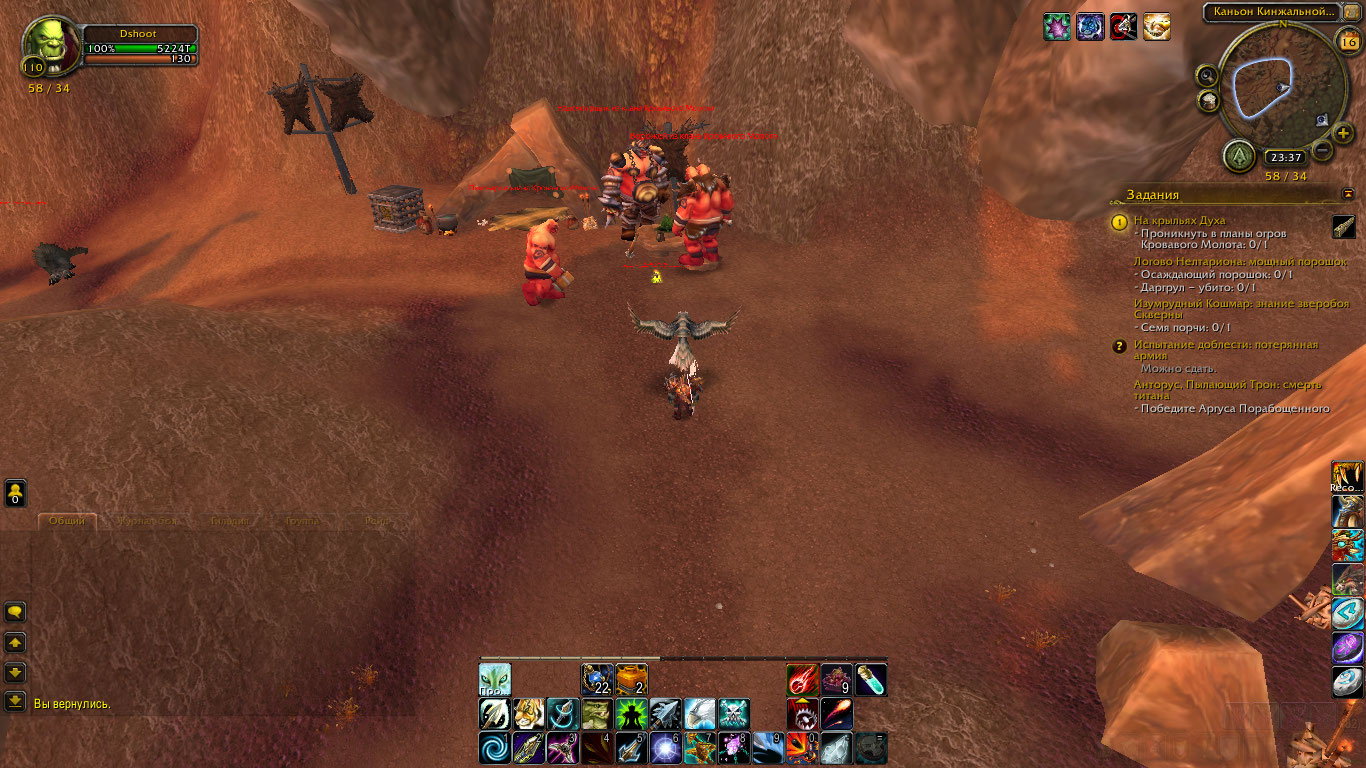The image size is (1366, 768).
Task: Click the minimap zoom-out minus button
Action: (1322, 152)
